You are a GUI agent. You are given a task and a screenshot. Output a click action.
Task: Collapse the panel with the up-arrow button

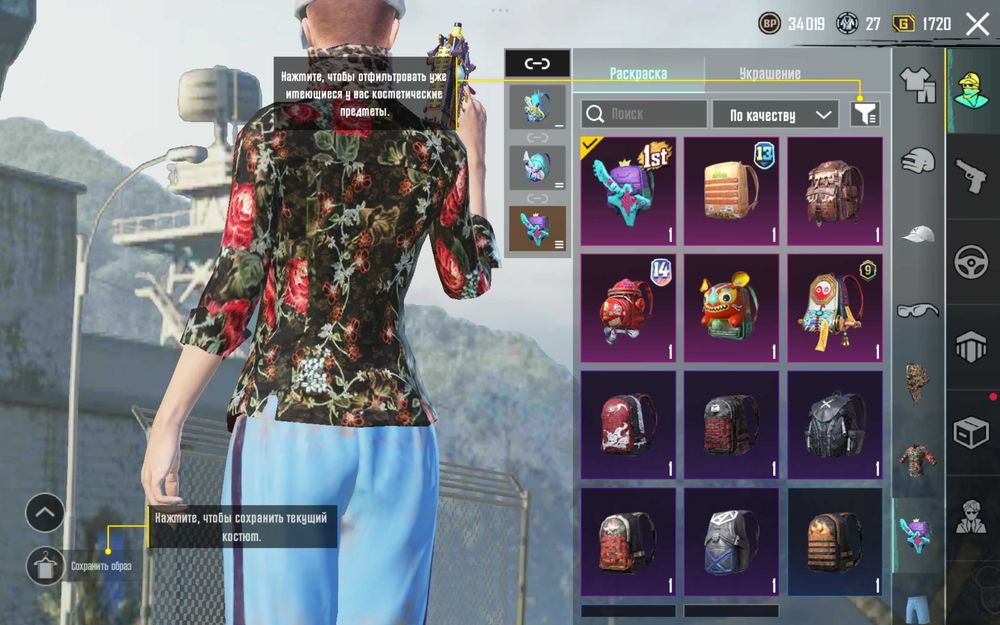pyautogui.click(x=45, y=513)
